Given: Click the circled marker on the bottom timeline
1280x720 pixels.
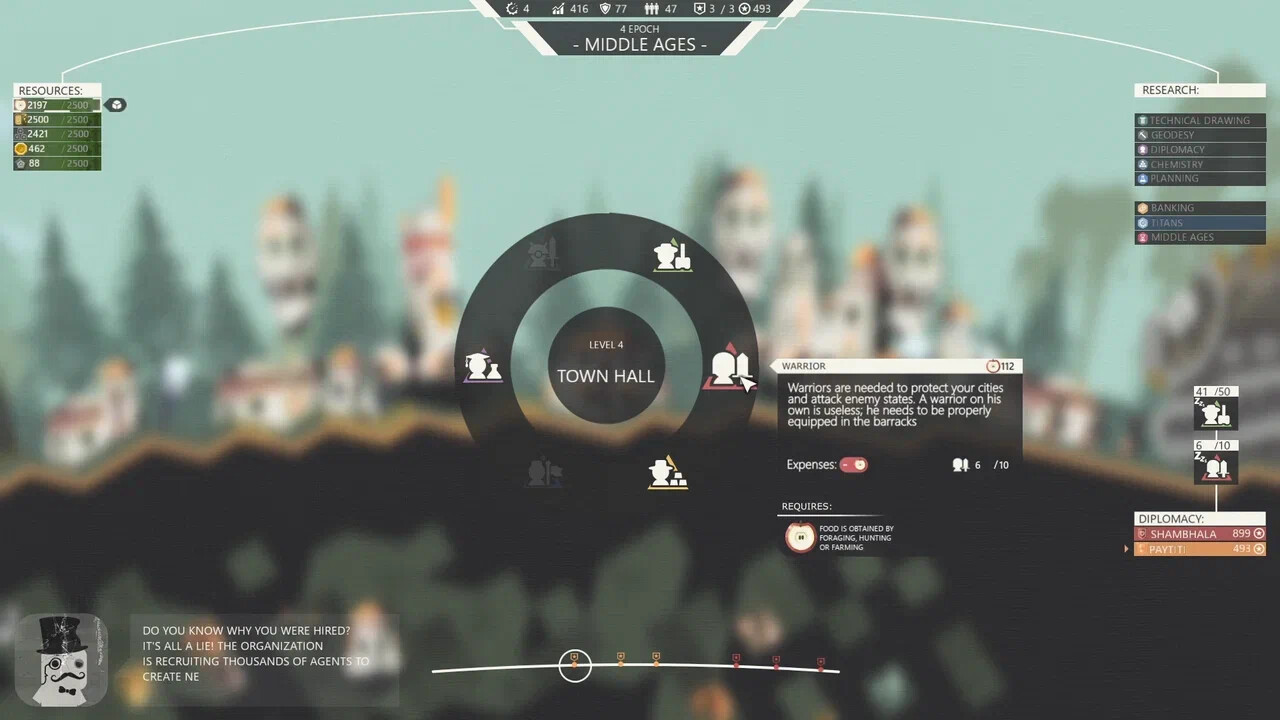Looking at the screenshot, I should tap(575, 664).
